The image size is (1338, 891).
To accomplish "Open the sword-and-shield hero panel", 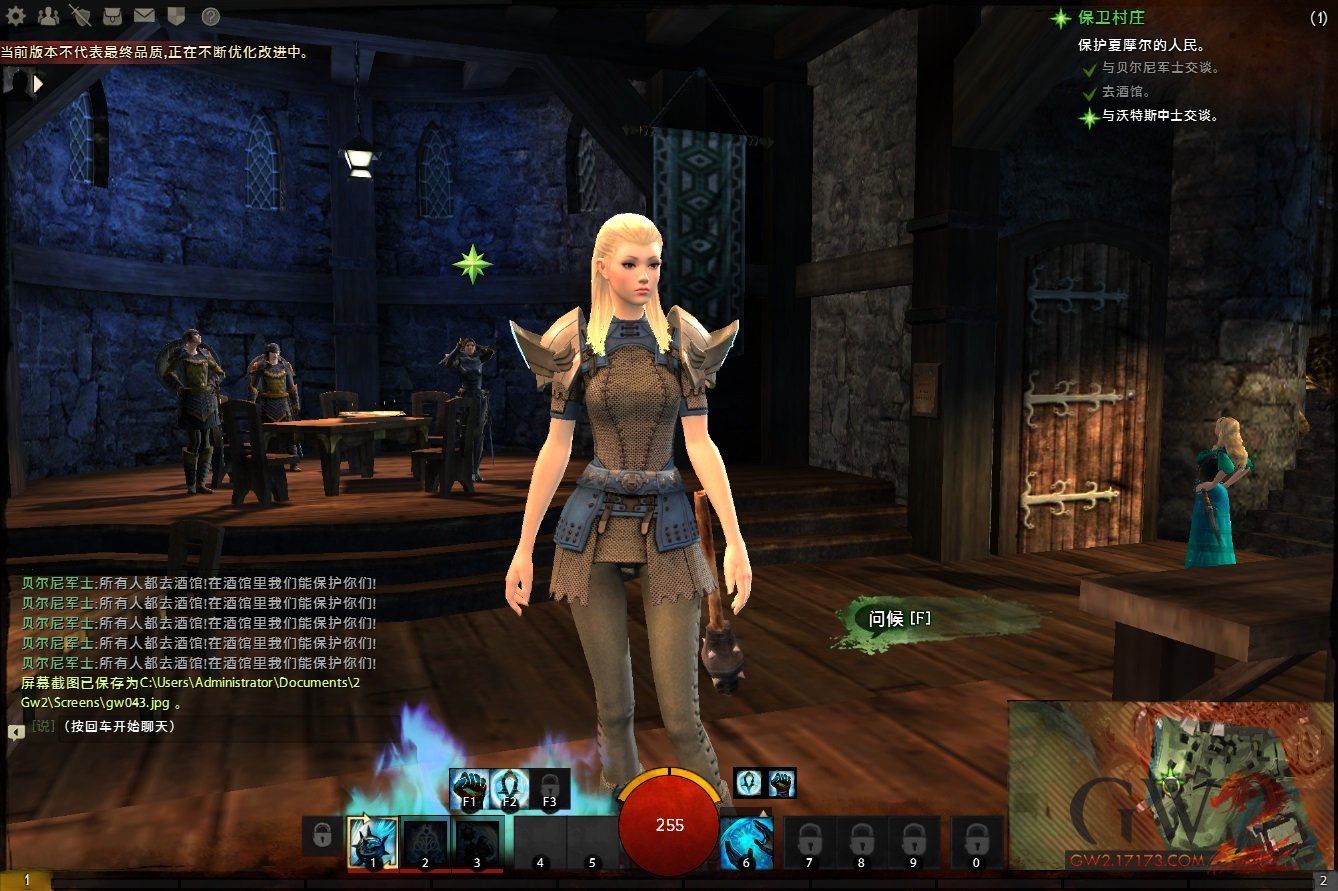I will click(x=80, y=16).
